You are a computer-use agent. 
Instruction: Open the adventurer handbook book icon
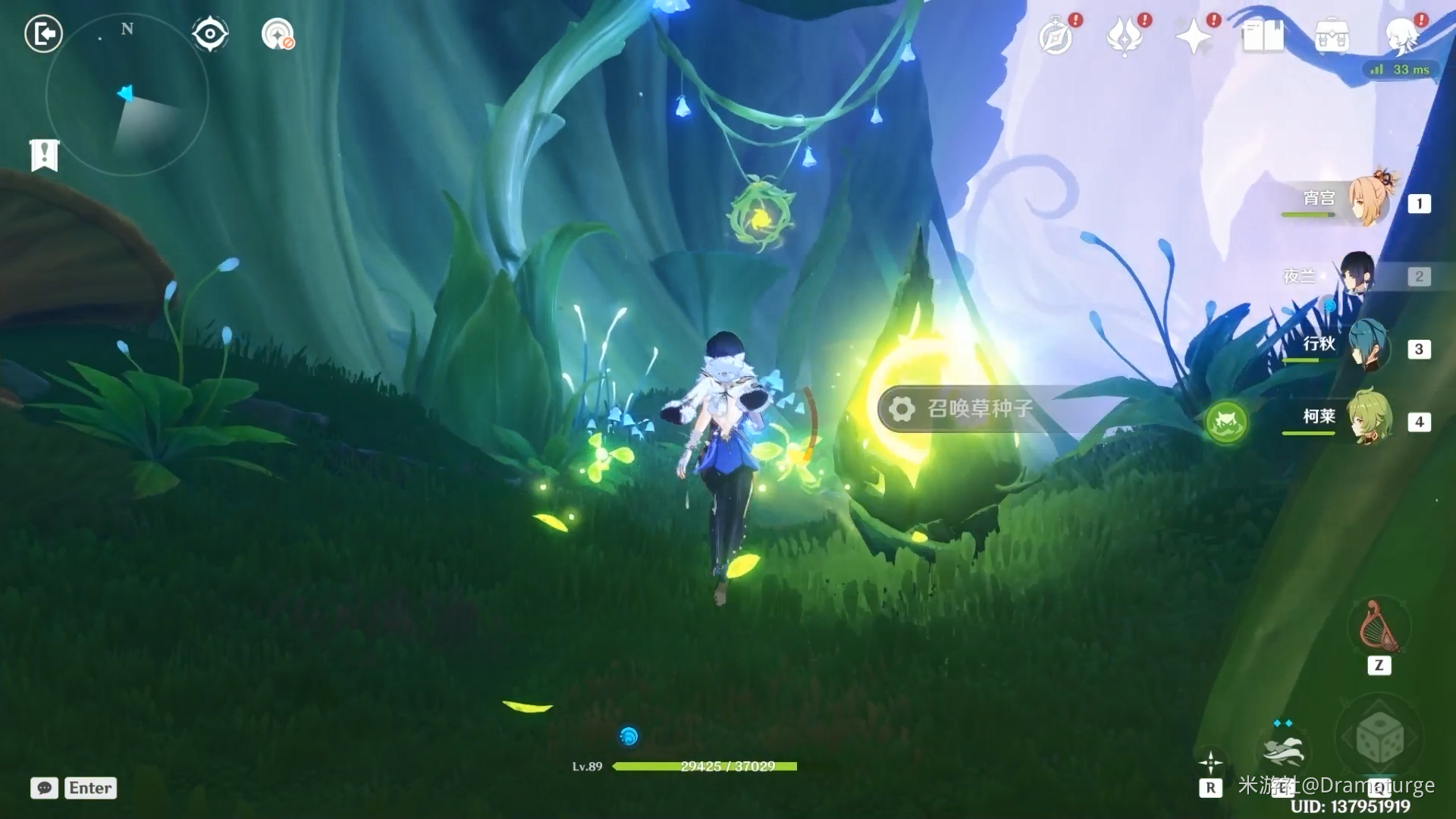tap(1263, 36)
